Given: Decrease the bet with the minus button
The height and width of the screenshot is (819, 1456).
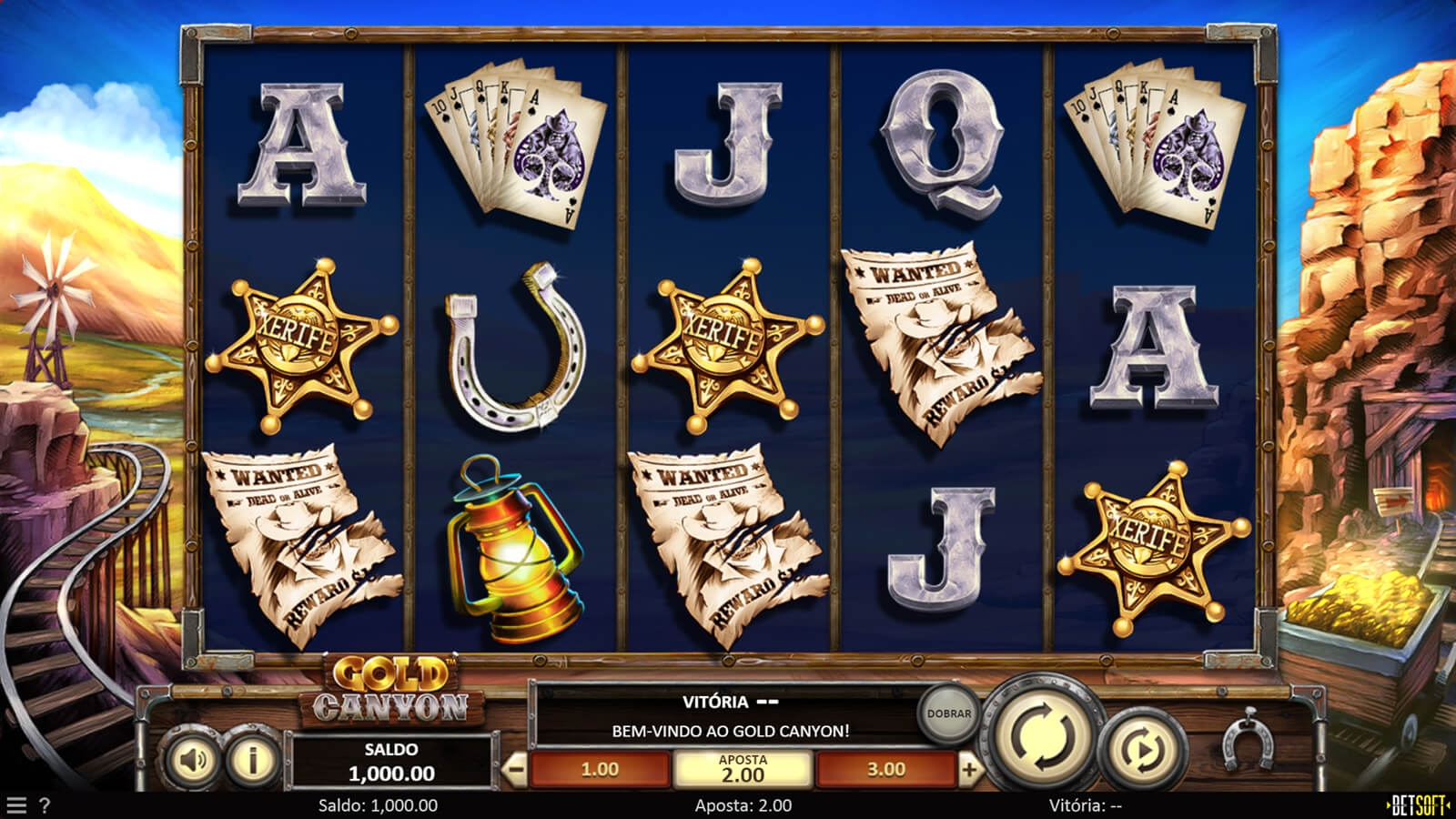Looking at the screenshot, I should tap(515, 770).
